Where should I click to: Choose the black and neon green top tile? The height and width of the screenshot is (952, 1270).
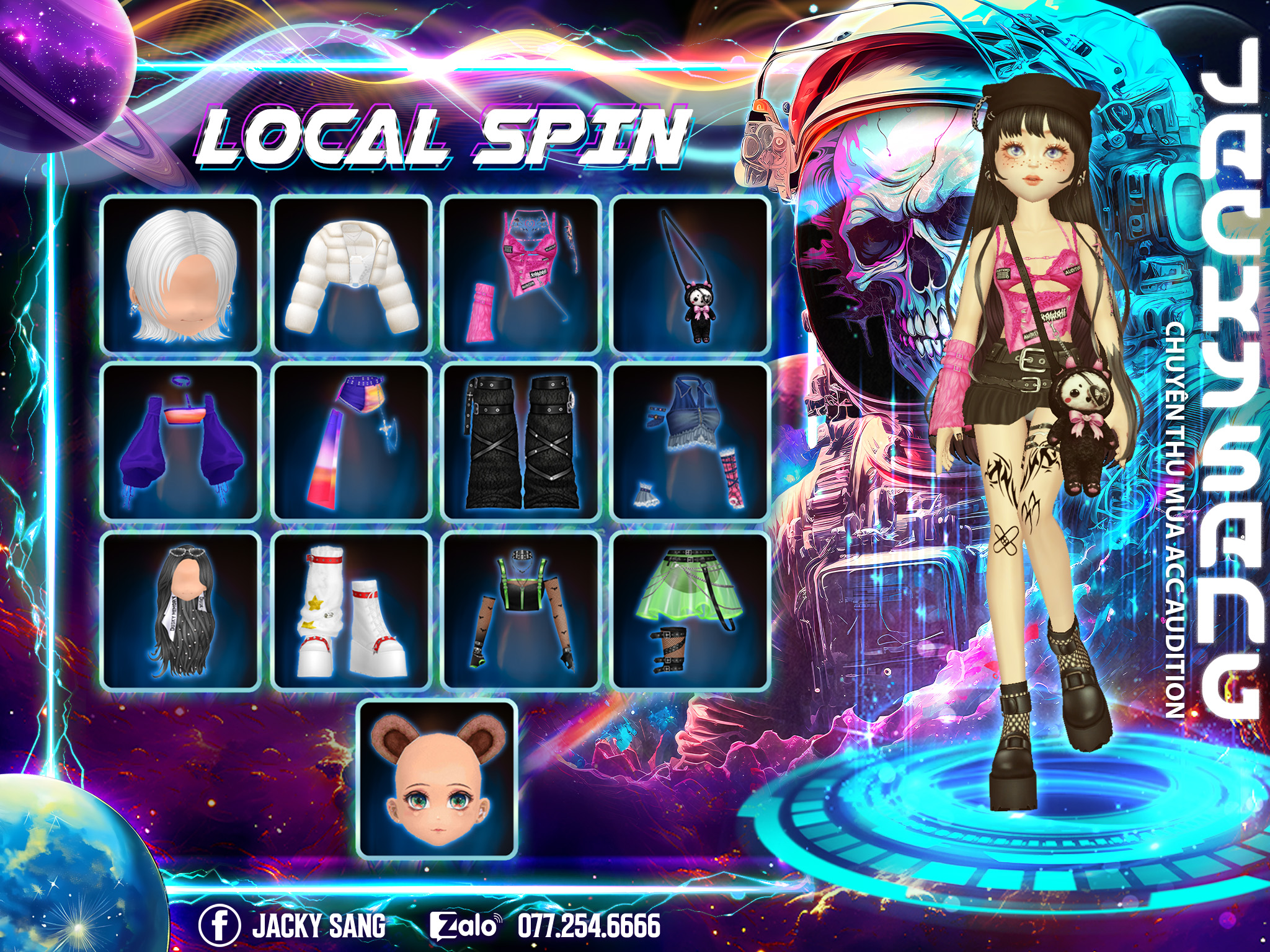[521, 610]
